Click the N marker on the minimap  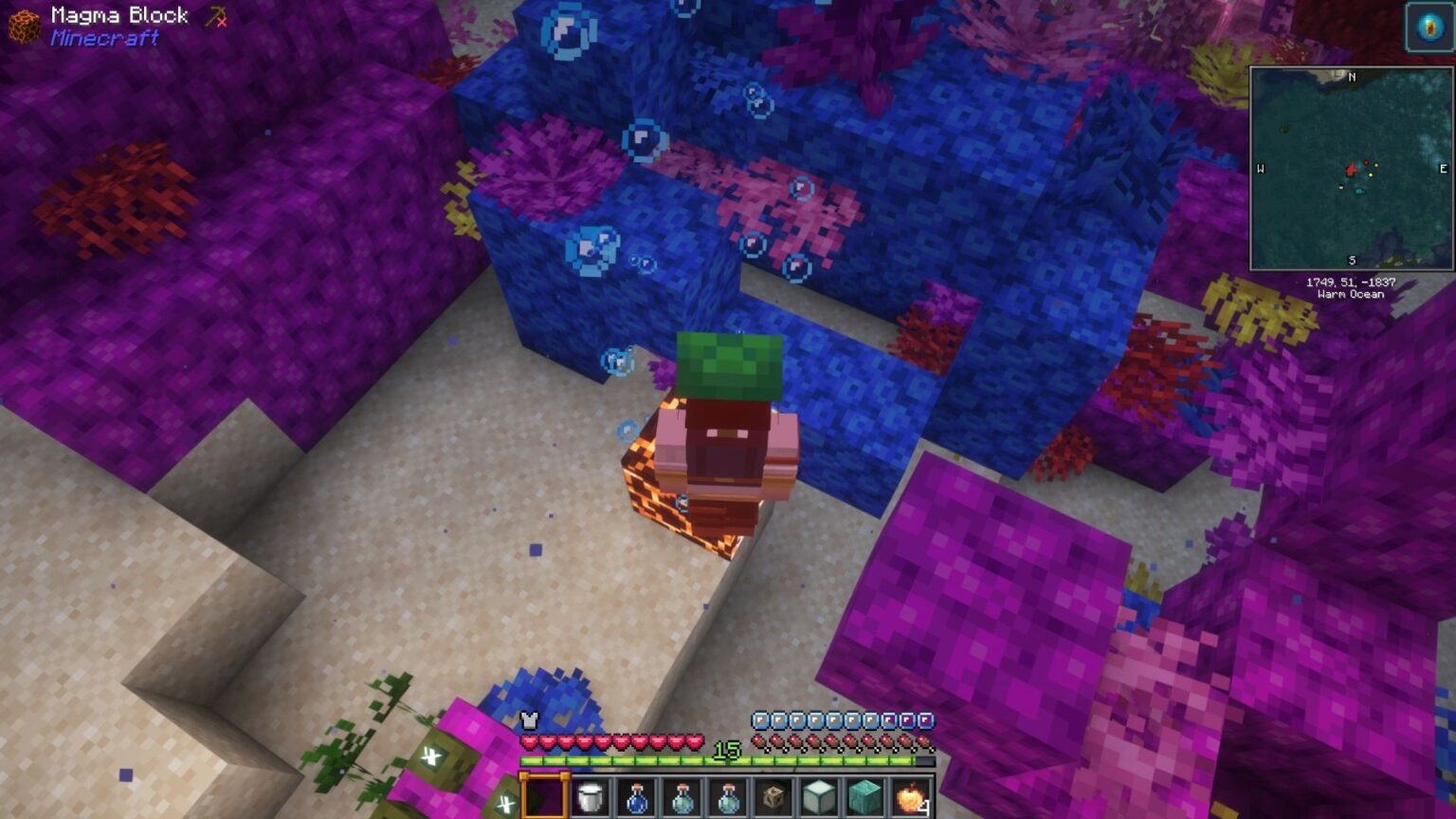1352,77
